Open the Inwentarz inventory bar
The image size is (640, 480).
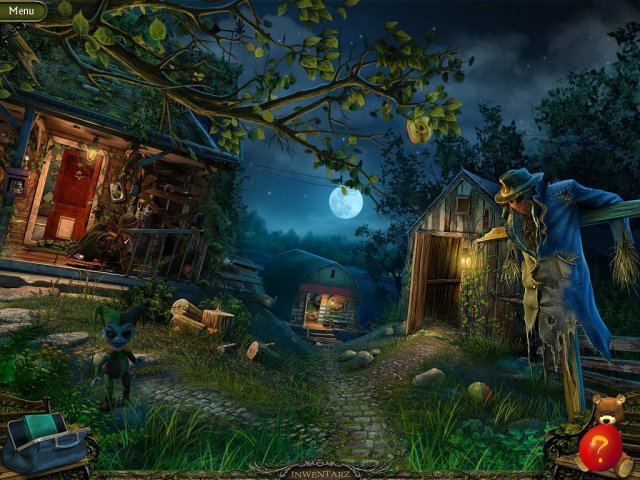tap(319, 467)
